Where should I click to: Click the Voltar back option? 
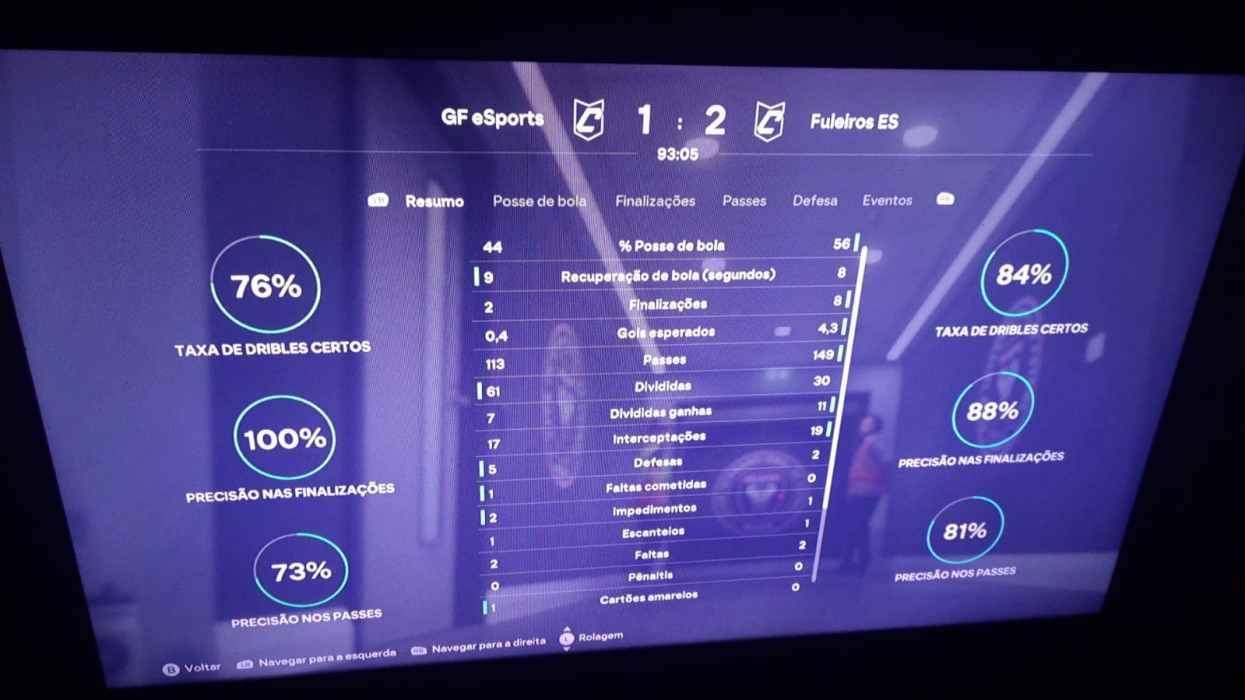[193, 667]
